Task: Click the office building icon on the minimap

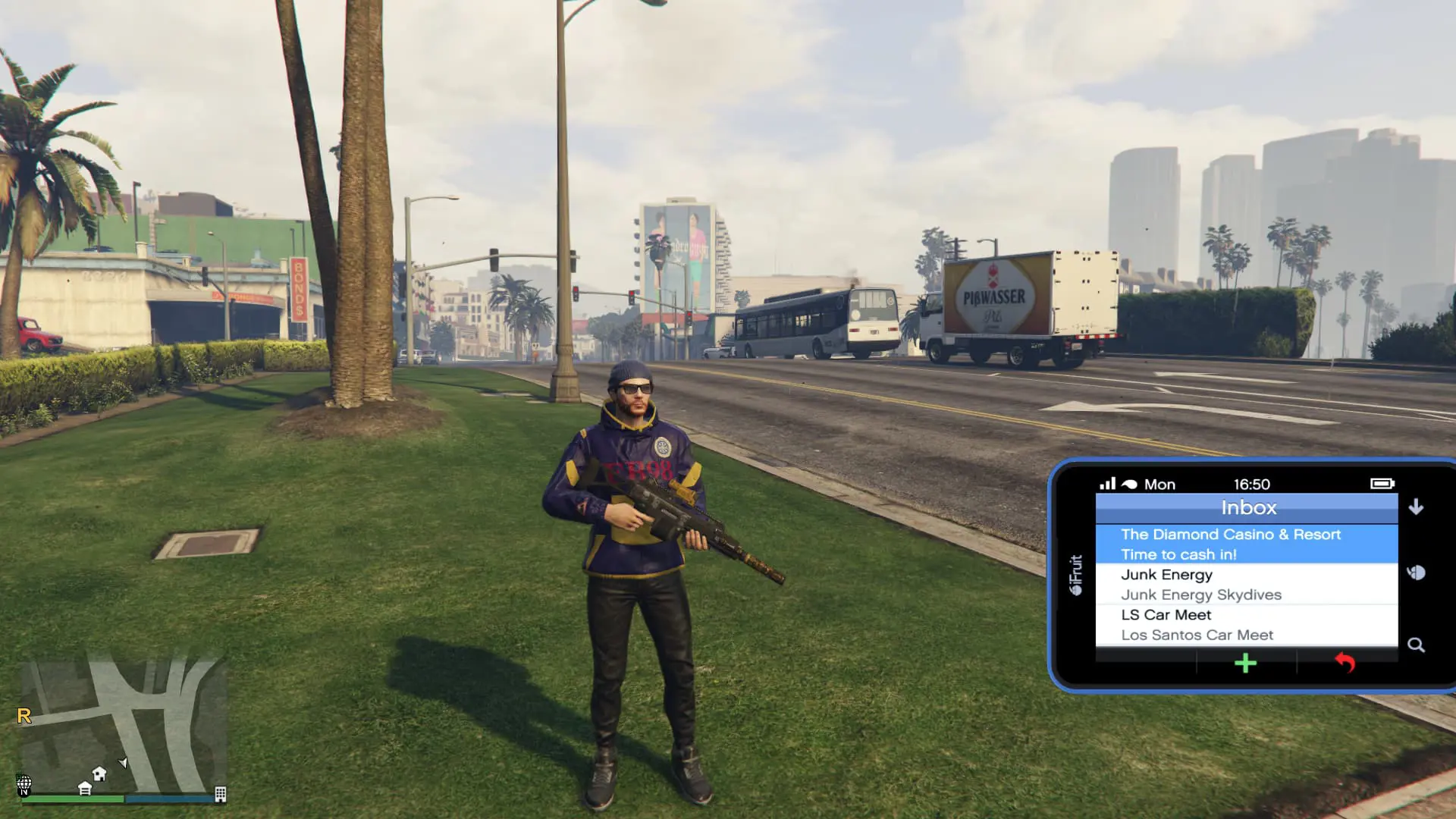Action: pos(221,795)
